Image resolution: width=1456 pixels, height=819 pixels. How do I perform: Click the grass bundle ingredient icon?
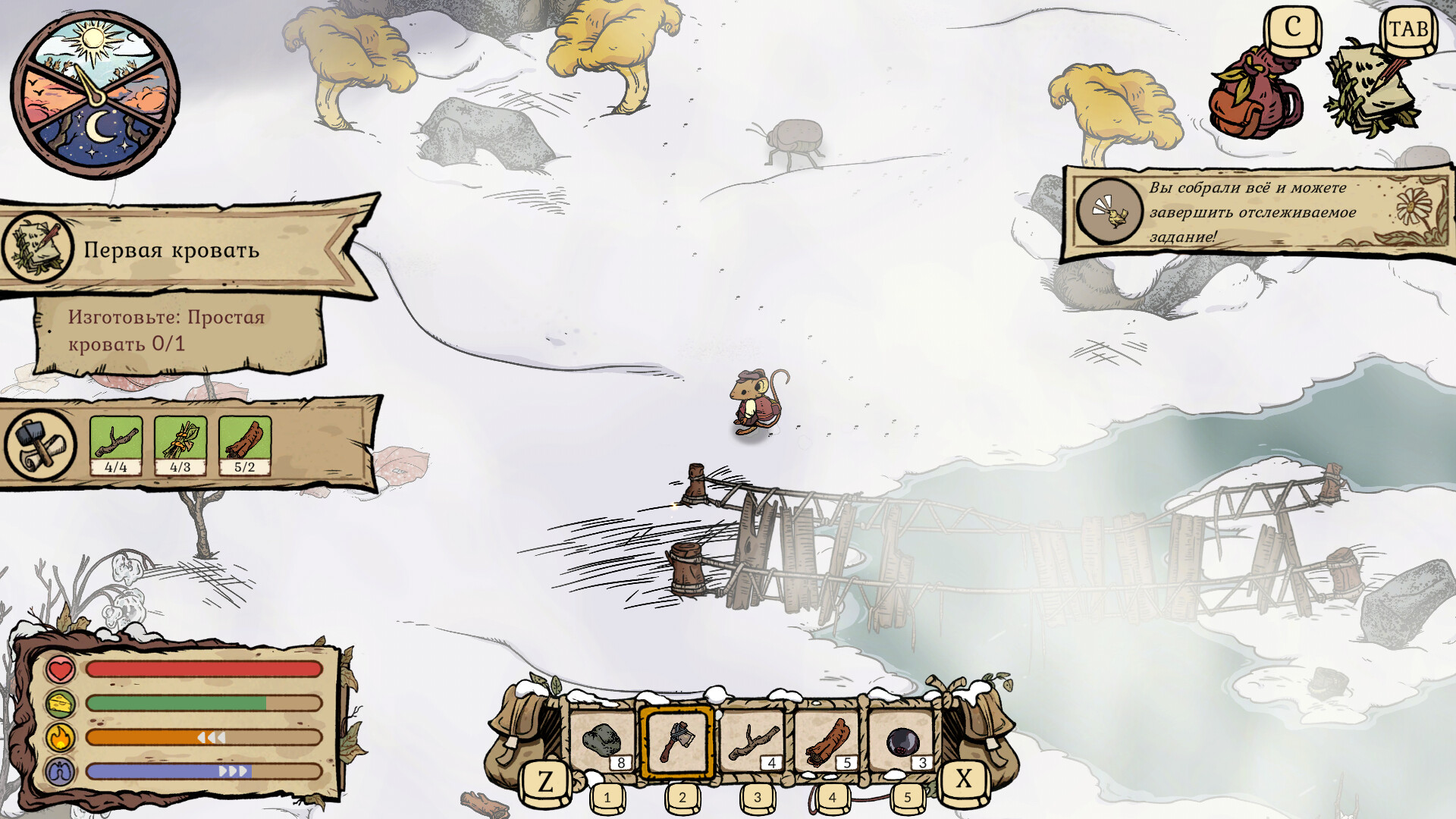point(180,445)
